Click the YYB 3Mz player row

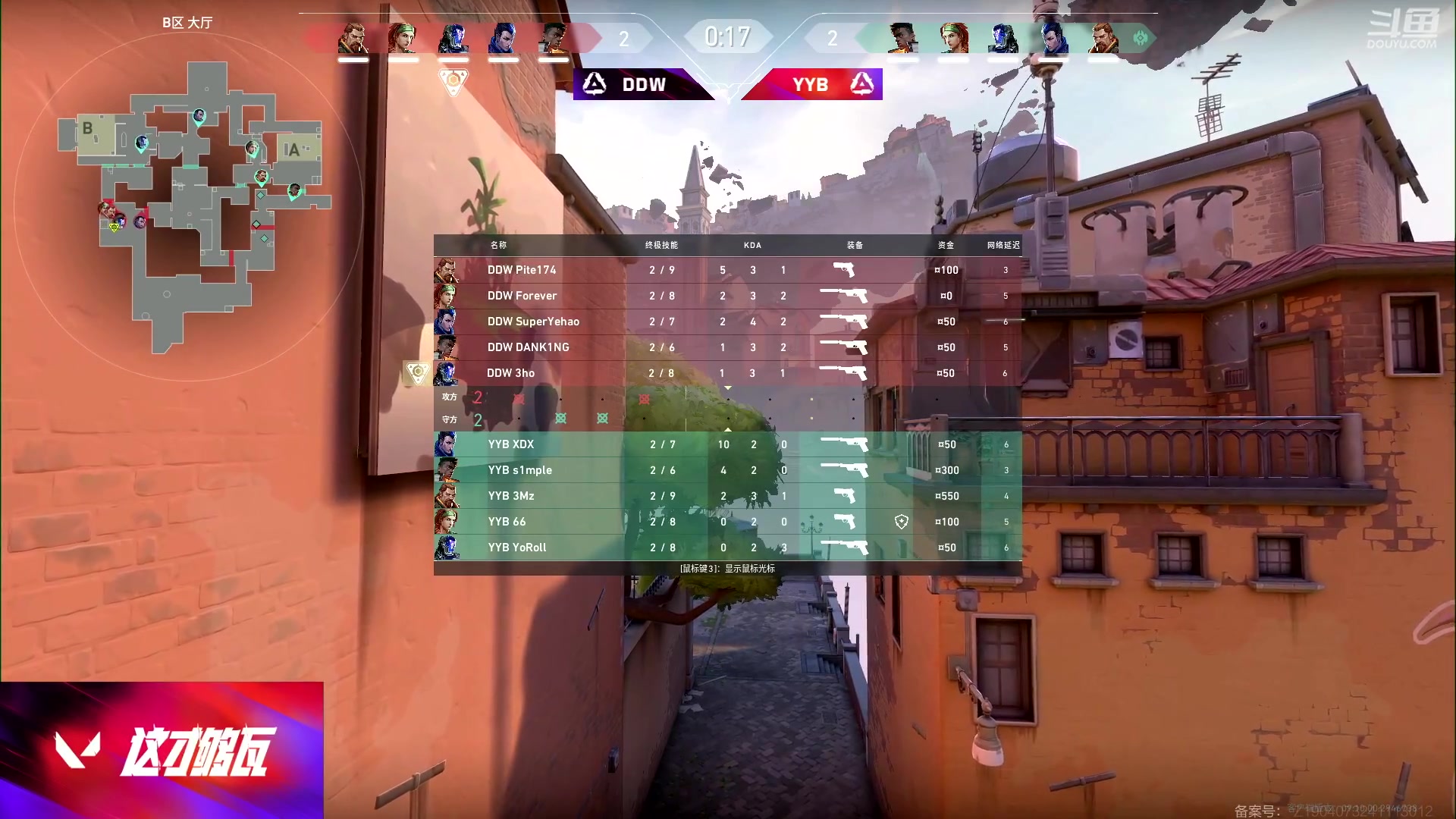tap(726, 496)
